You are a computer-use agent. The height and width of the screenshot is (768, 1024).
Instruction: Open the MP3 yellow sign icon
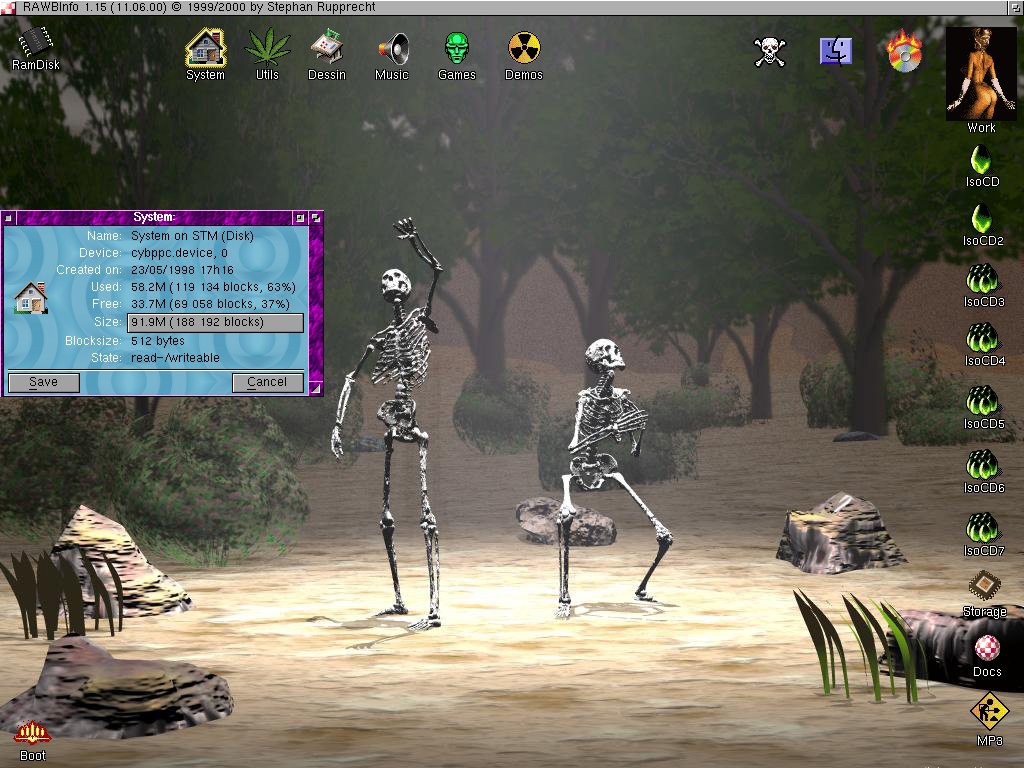tap(989, 712)
